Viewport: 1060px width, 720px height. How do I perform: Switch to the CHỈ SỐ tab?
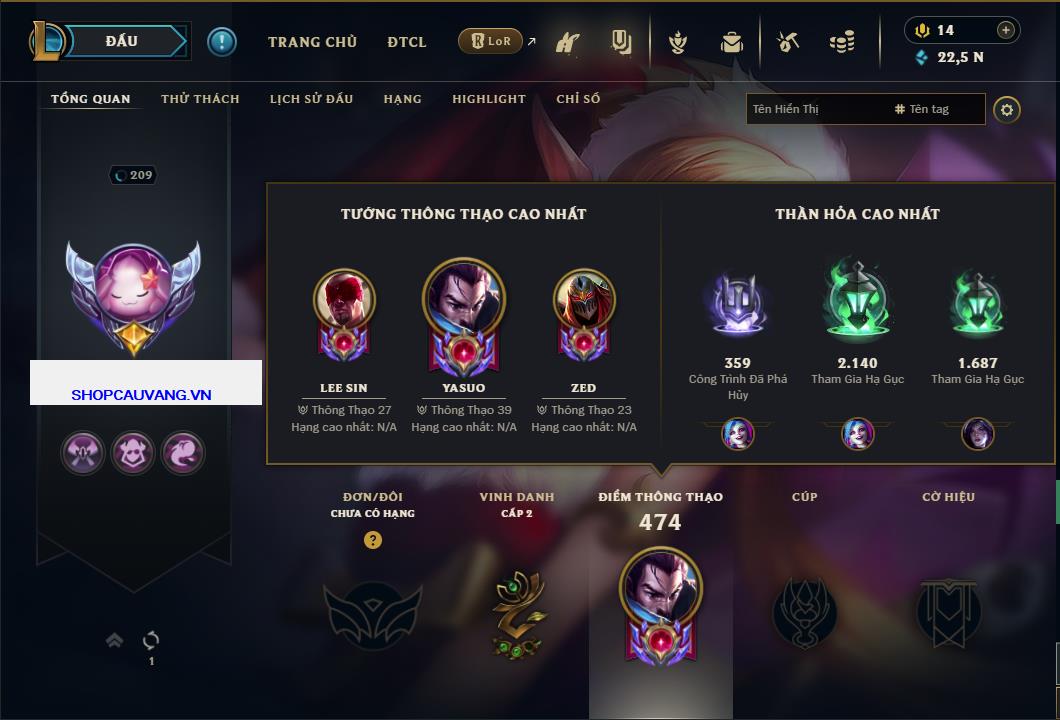[x=578, y=99]
